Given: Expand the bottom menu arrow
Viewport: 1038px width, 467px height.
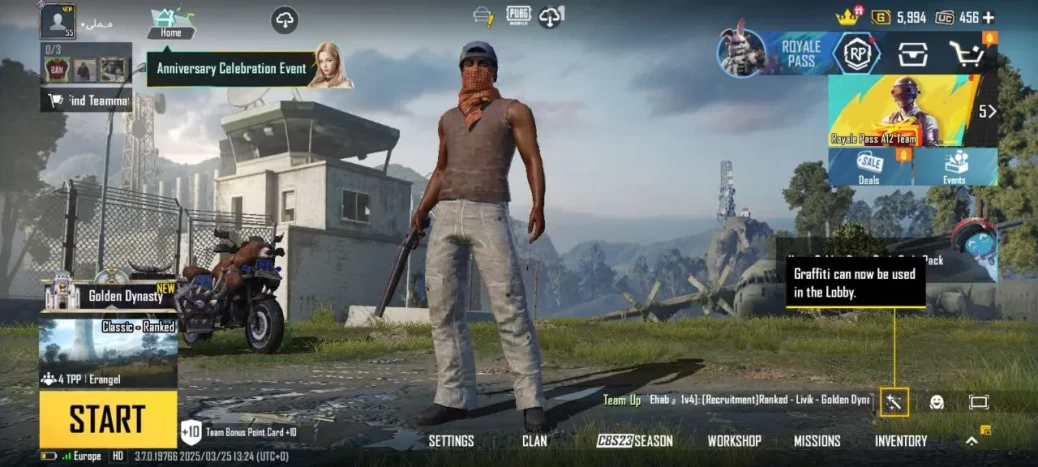Looking at the screenshot, I should [x=971, y=440].
